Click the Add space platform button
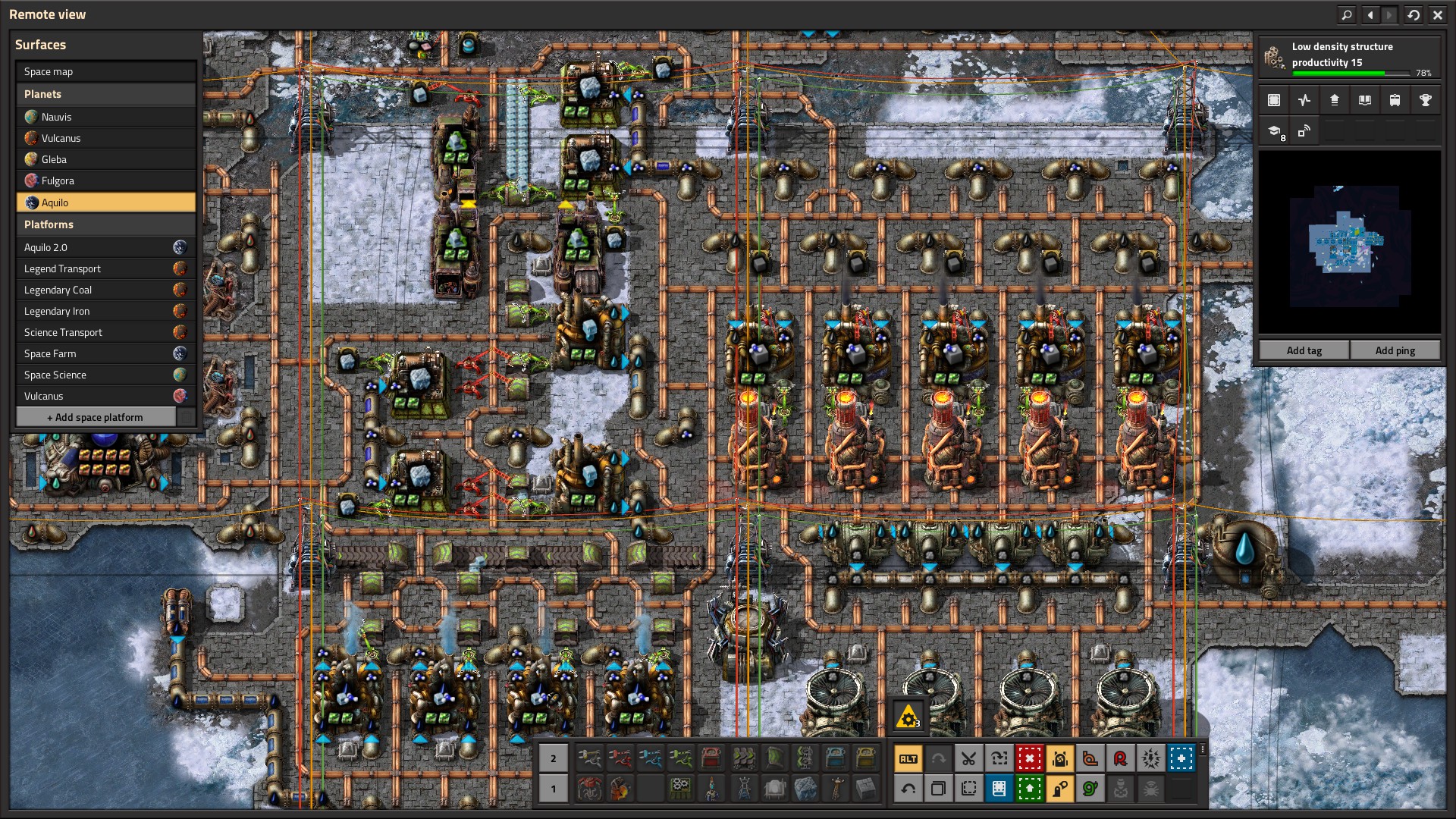The height and width of the screenshot is (819, 1456). point(96,417)
